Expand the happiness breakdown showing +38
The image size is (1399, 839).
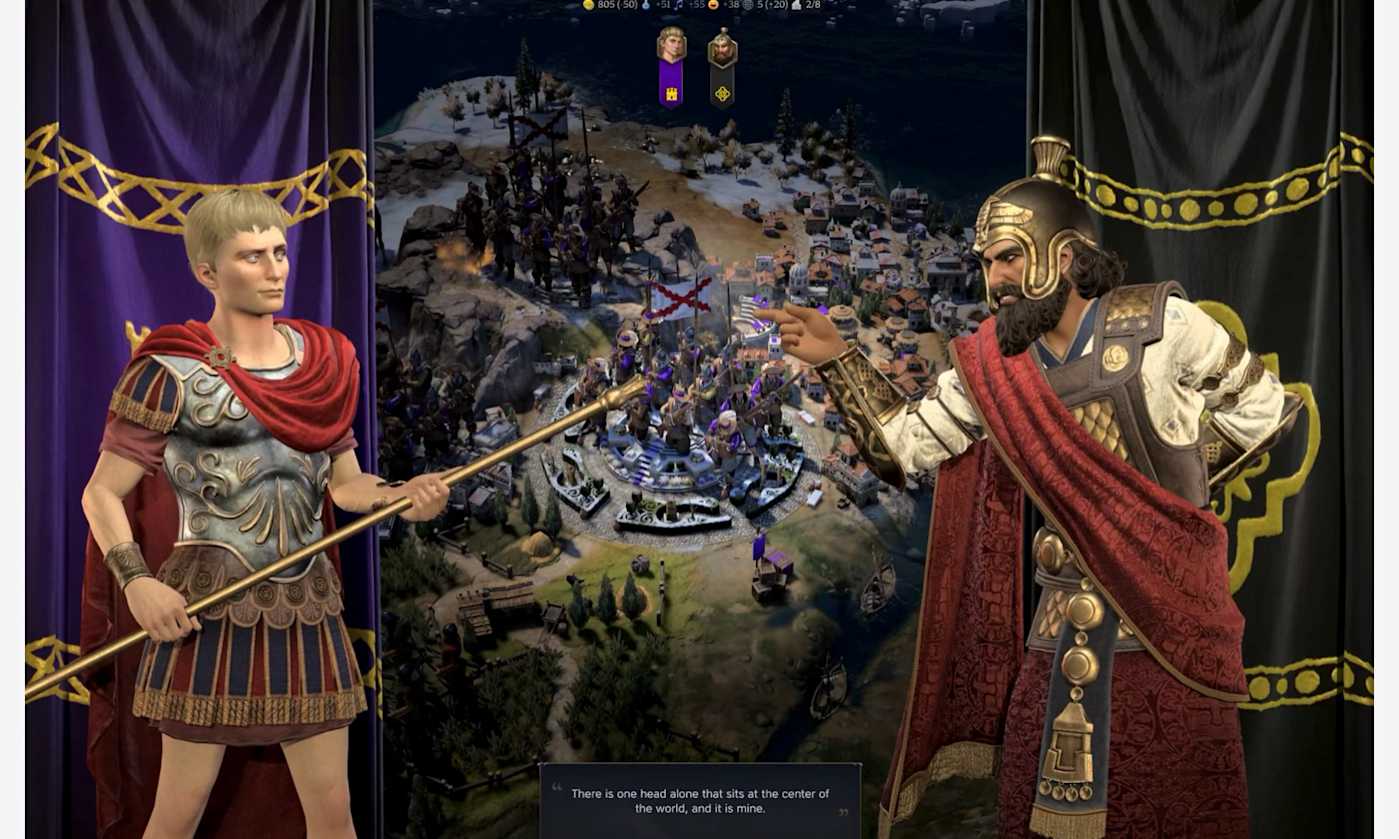[731, 5]
